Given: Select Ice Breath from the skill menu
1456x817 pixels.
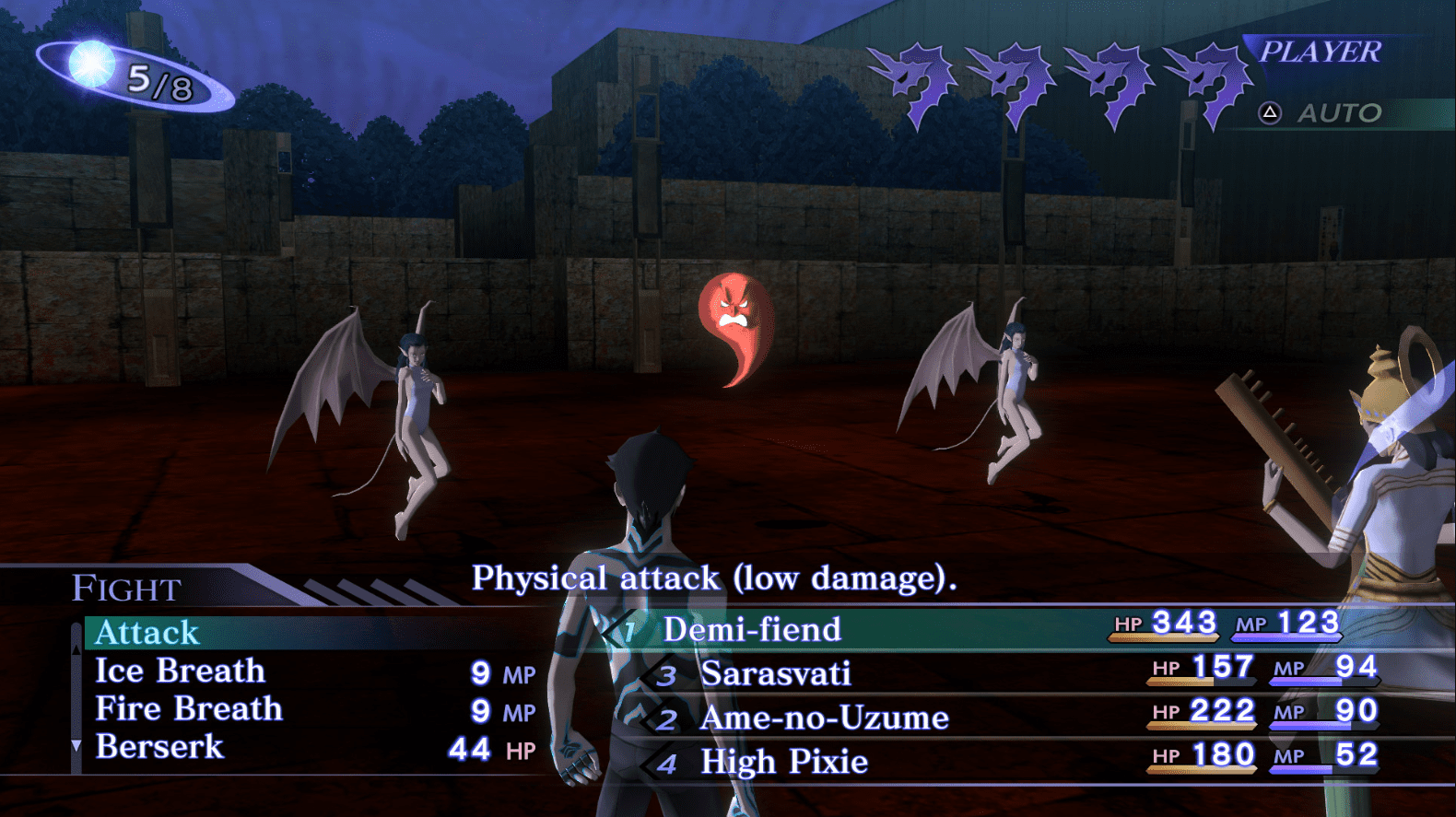Looking at the screenshot, I should (x=178, y=671).
